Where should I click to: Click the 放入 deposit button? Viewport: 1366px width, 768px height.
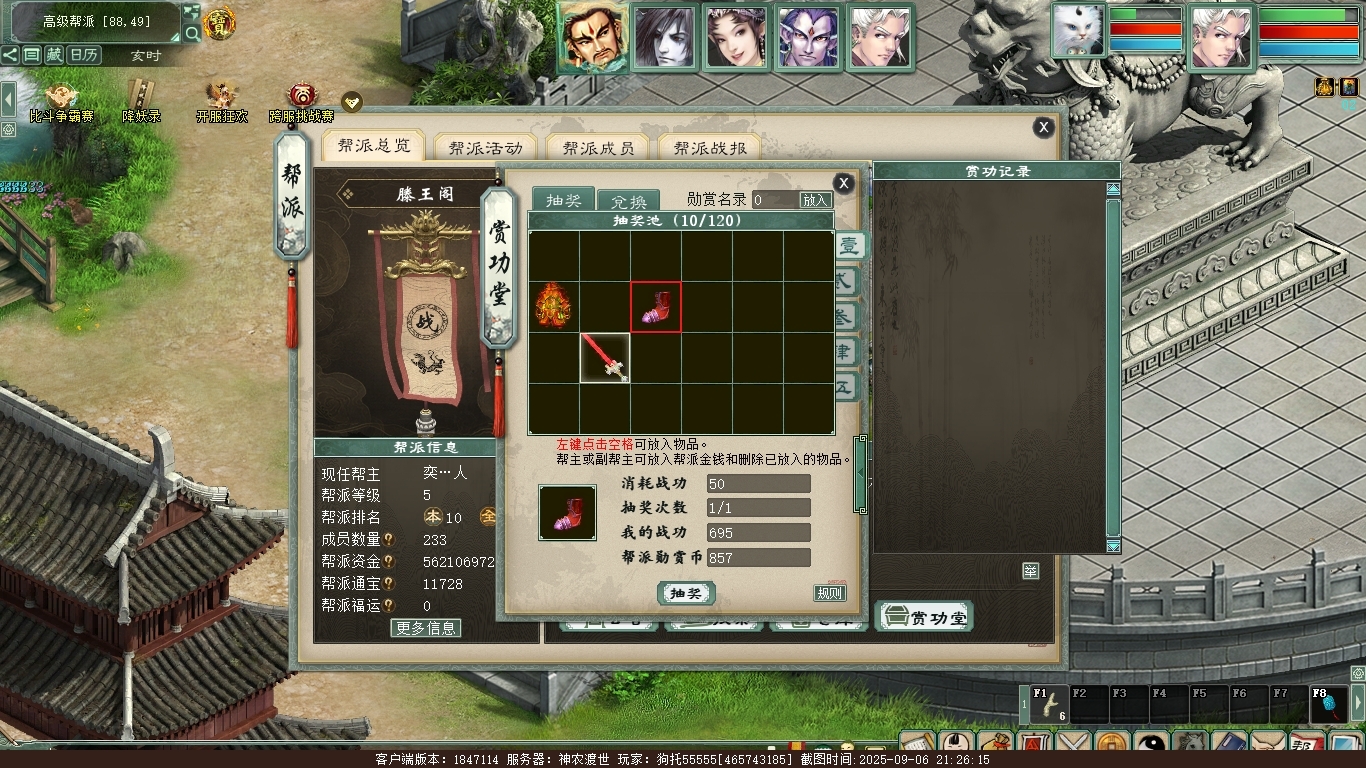coord(816,200)
